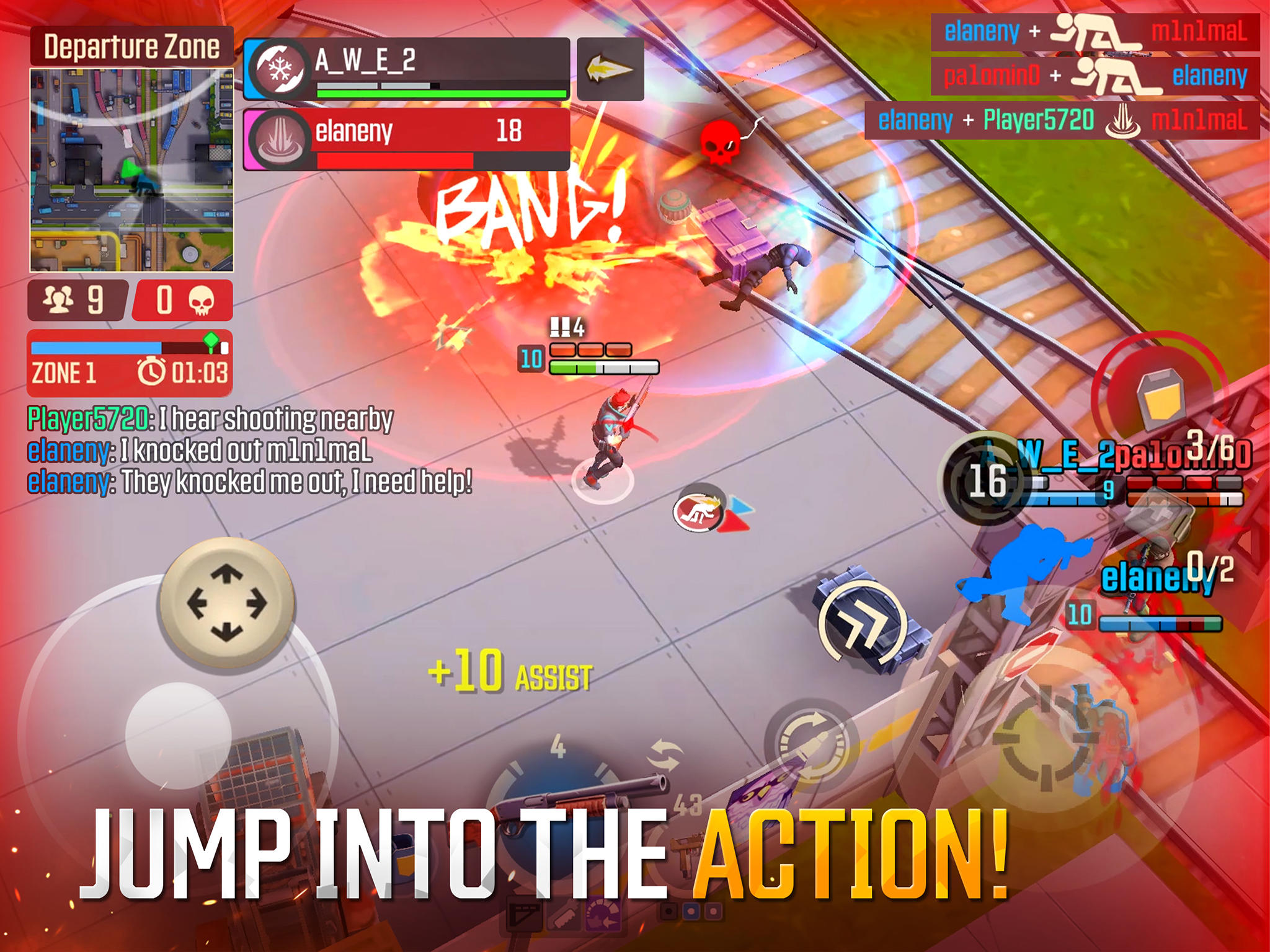
Task: Toggle single-shot fire mode dot icon
Action: [x=668, y=911]
